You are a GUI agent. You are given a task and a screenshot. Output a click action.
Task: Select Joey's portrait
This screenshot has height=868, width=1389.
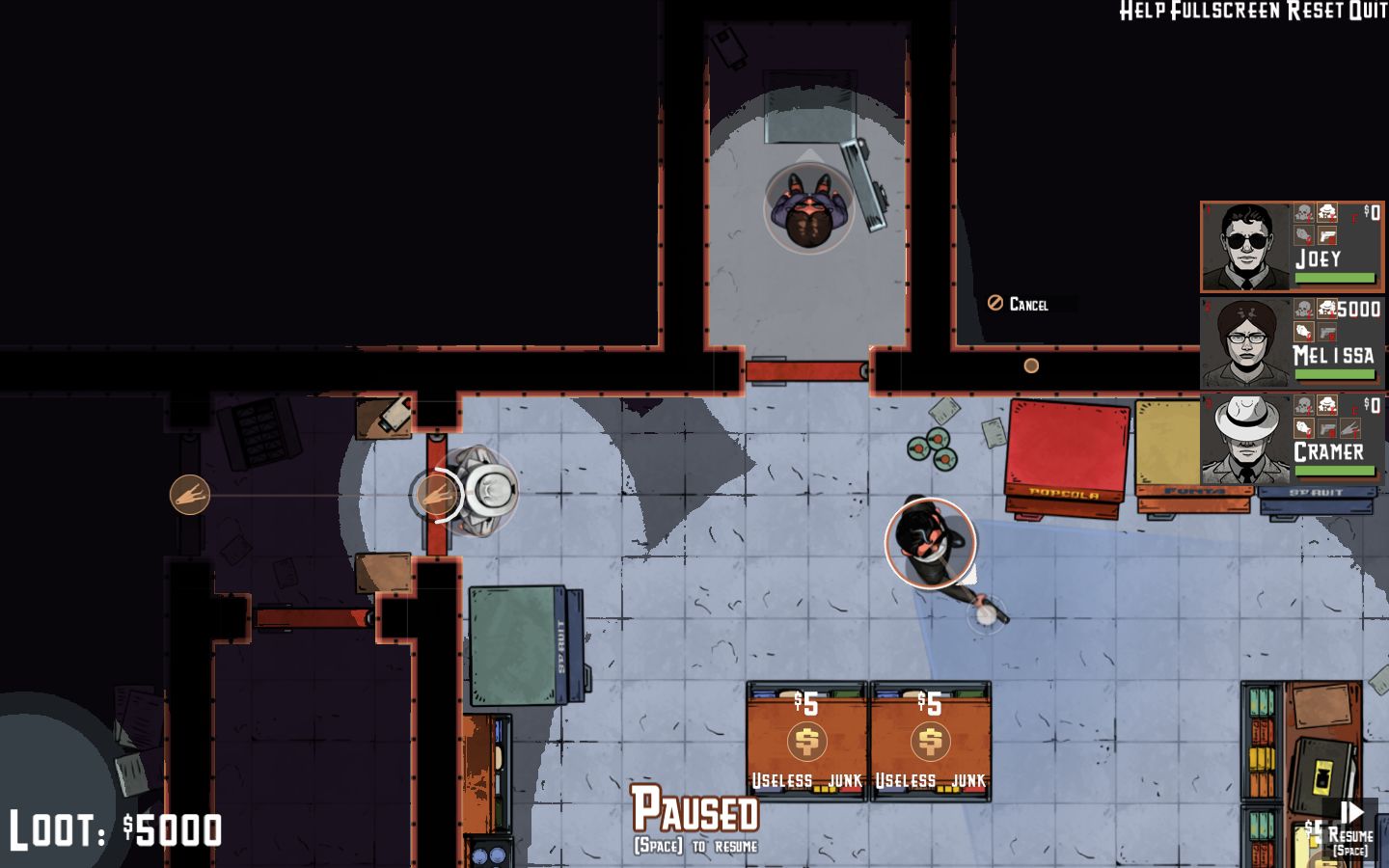(1246, 247)
